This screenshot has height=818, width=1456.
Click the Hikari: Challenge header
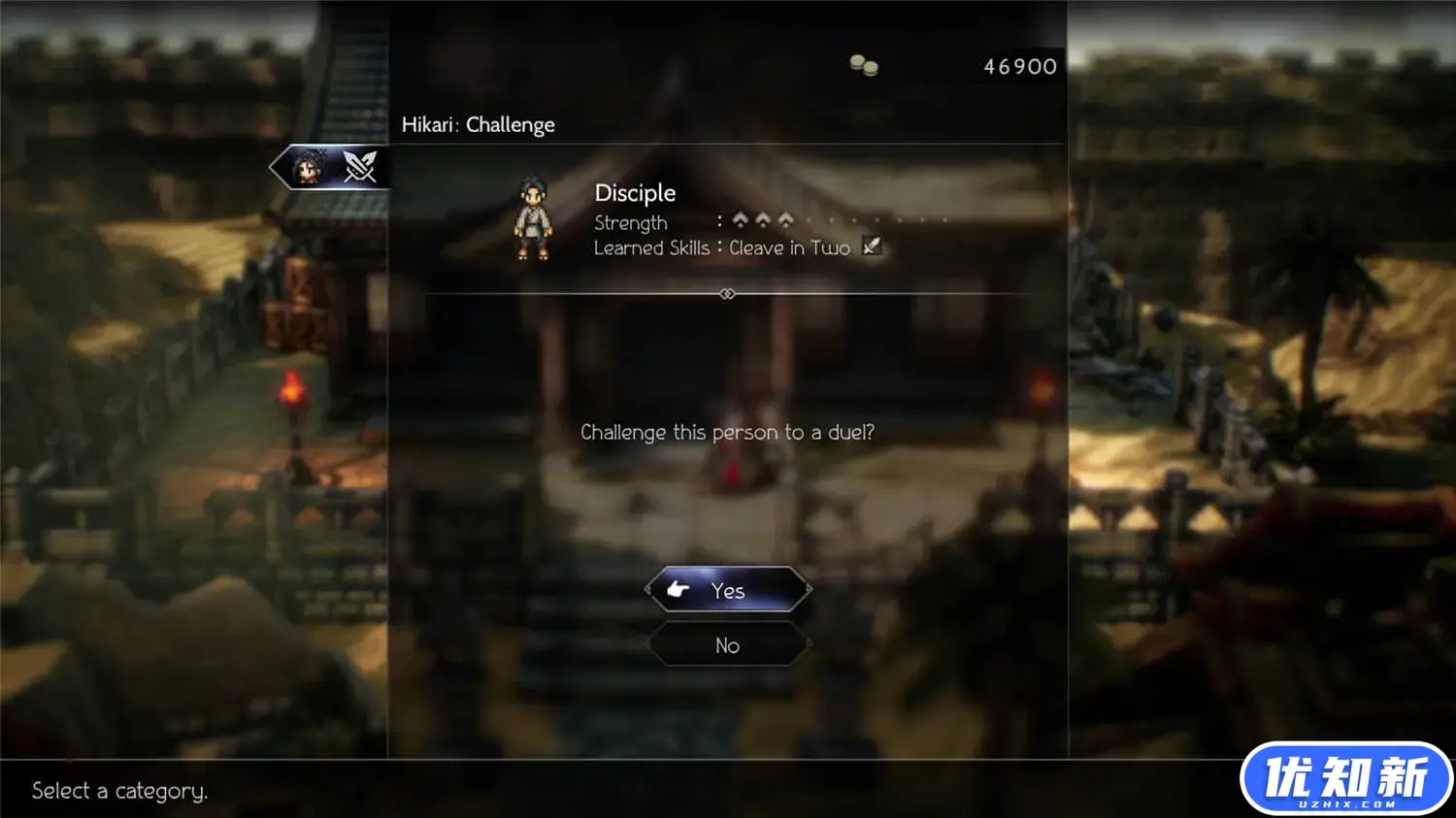click(479, 124)
